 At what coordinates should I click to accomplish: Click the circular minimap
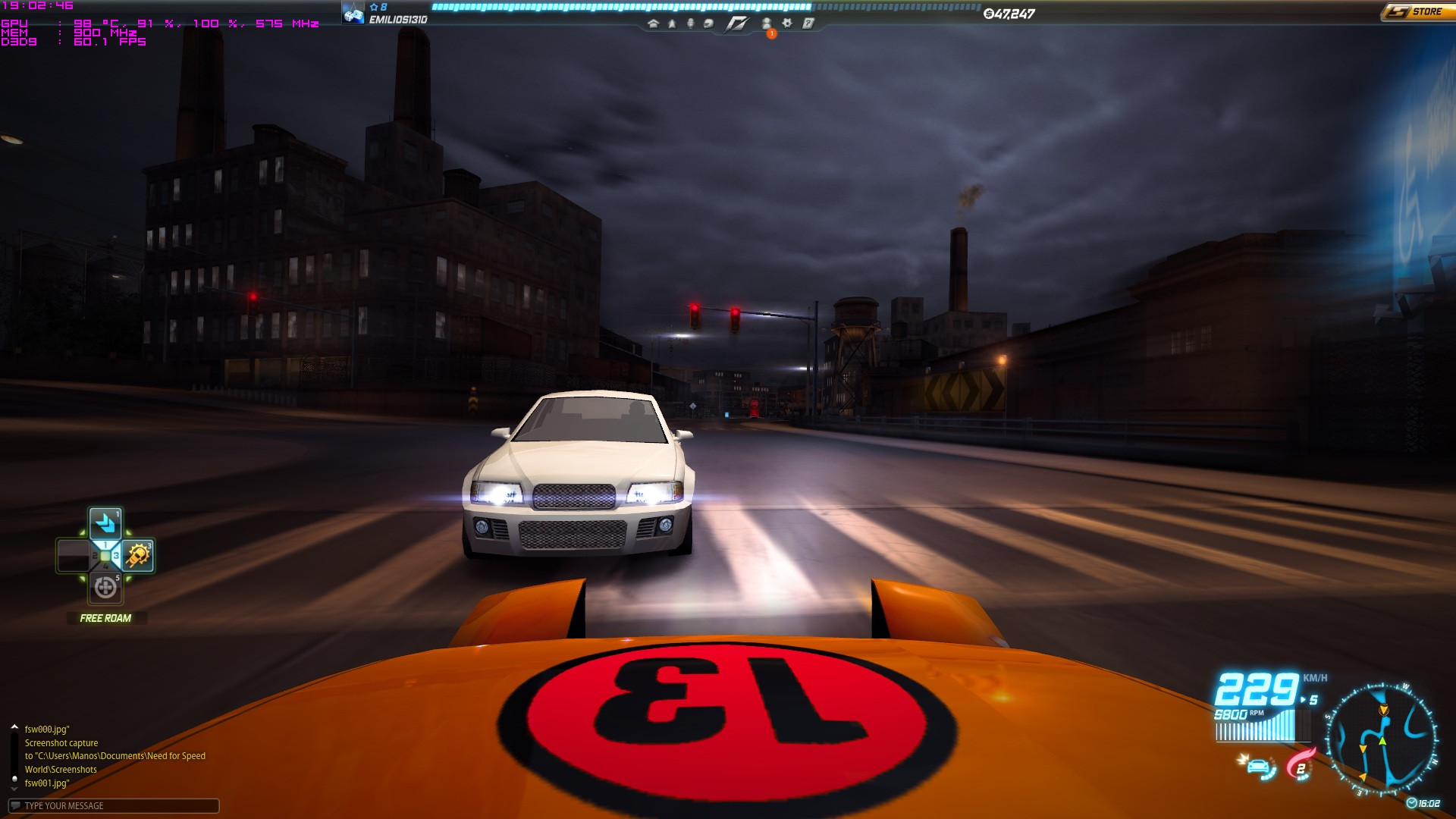(1380, 738)
